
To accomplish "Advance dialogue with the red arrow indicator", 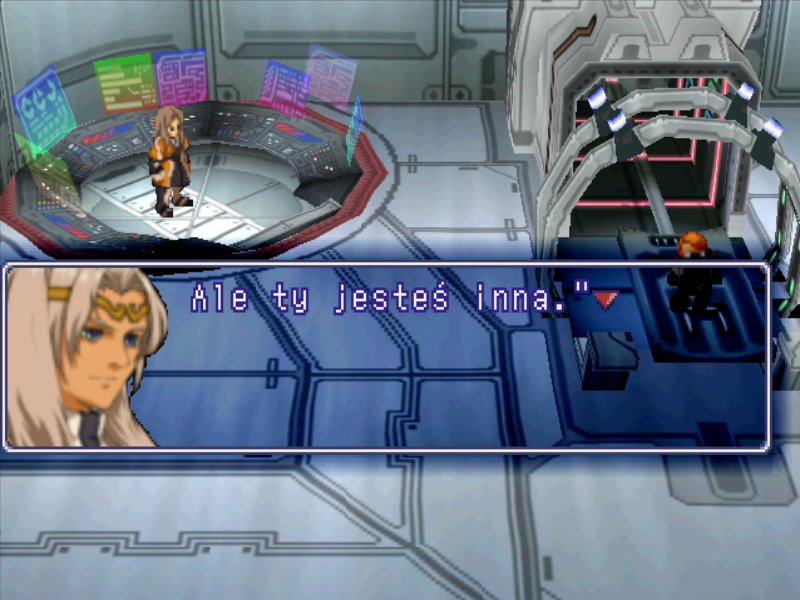I will coord(606,299).
